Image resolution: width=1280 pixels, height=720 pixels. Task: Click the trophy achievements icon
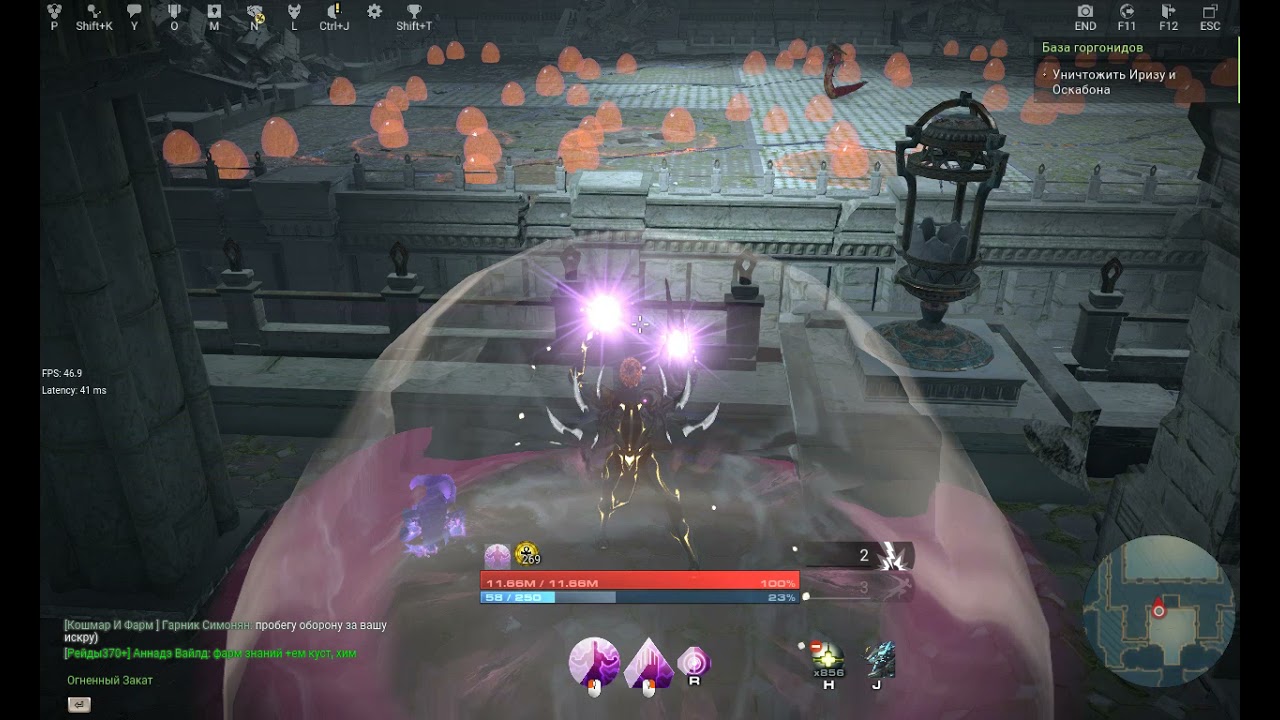414,12
